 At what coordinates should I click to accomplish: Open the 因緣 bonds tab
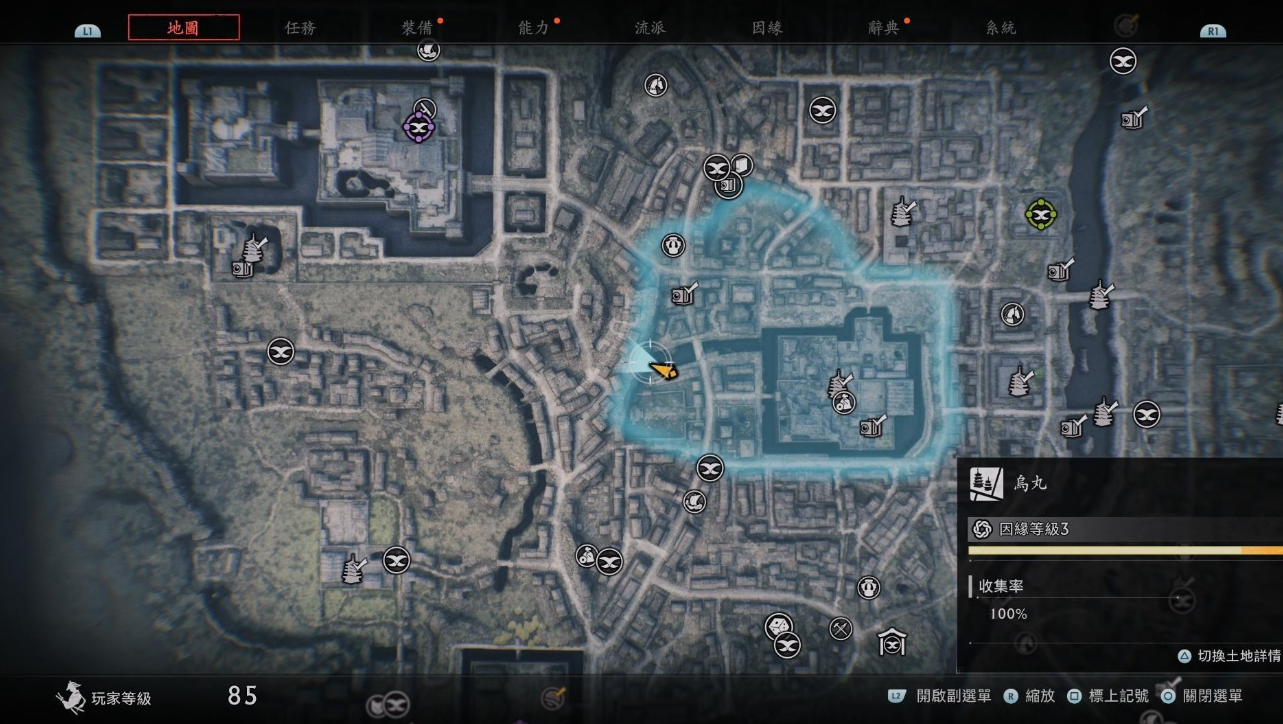tap(767, 27)
